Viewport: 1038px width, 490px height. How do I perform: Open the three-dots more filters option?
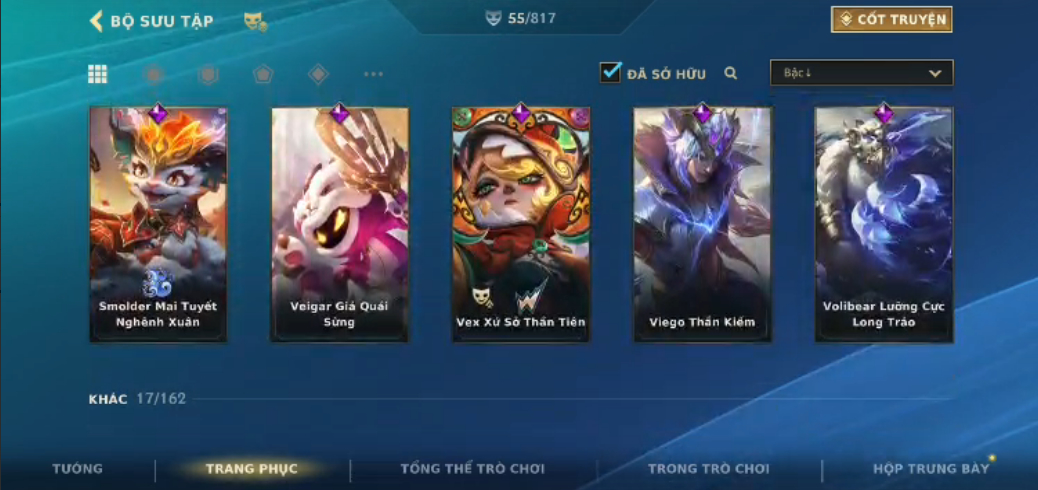click(373, 74)
